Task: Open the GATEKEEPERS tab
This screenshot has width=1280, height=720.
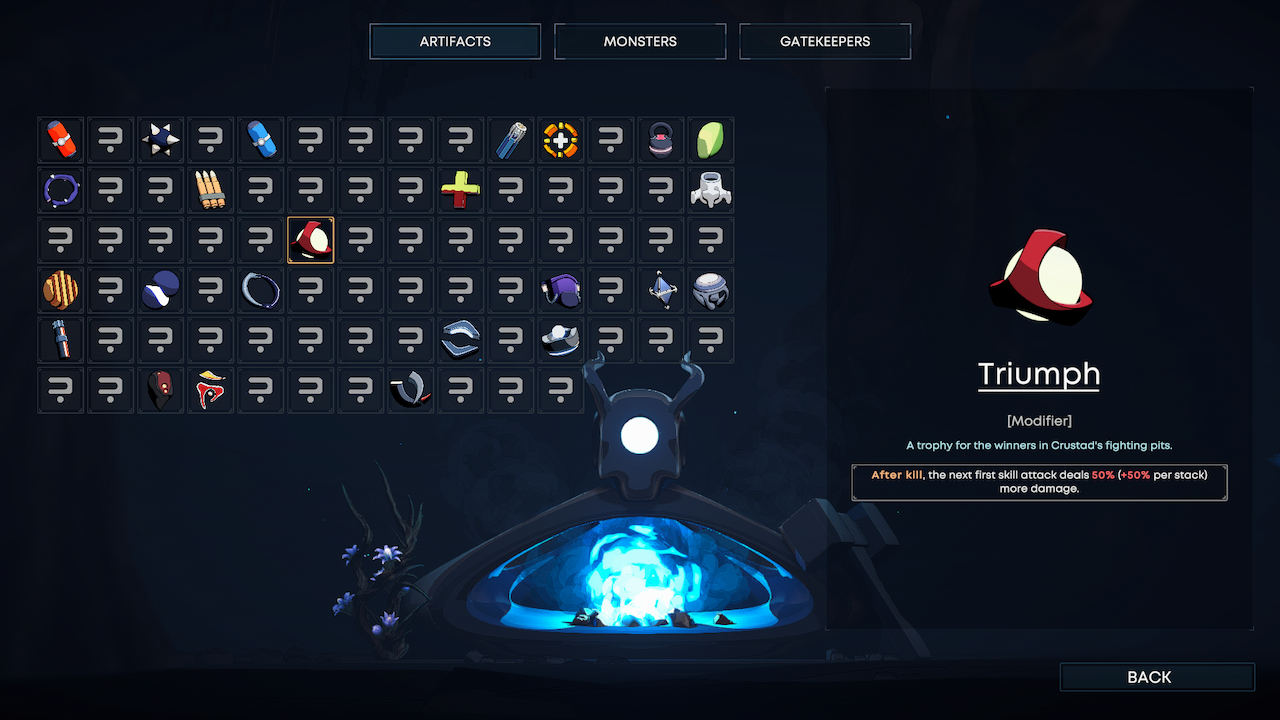Action: [x=825, y=41]
